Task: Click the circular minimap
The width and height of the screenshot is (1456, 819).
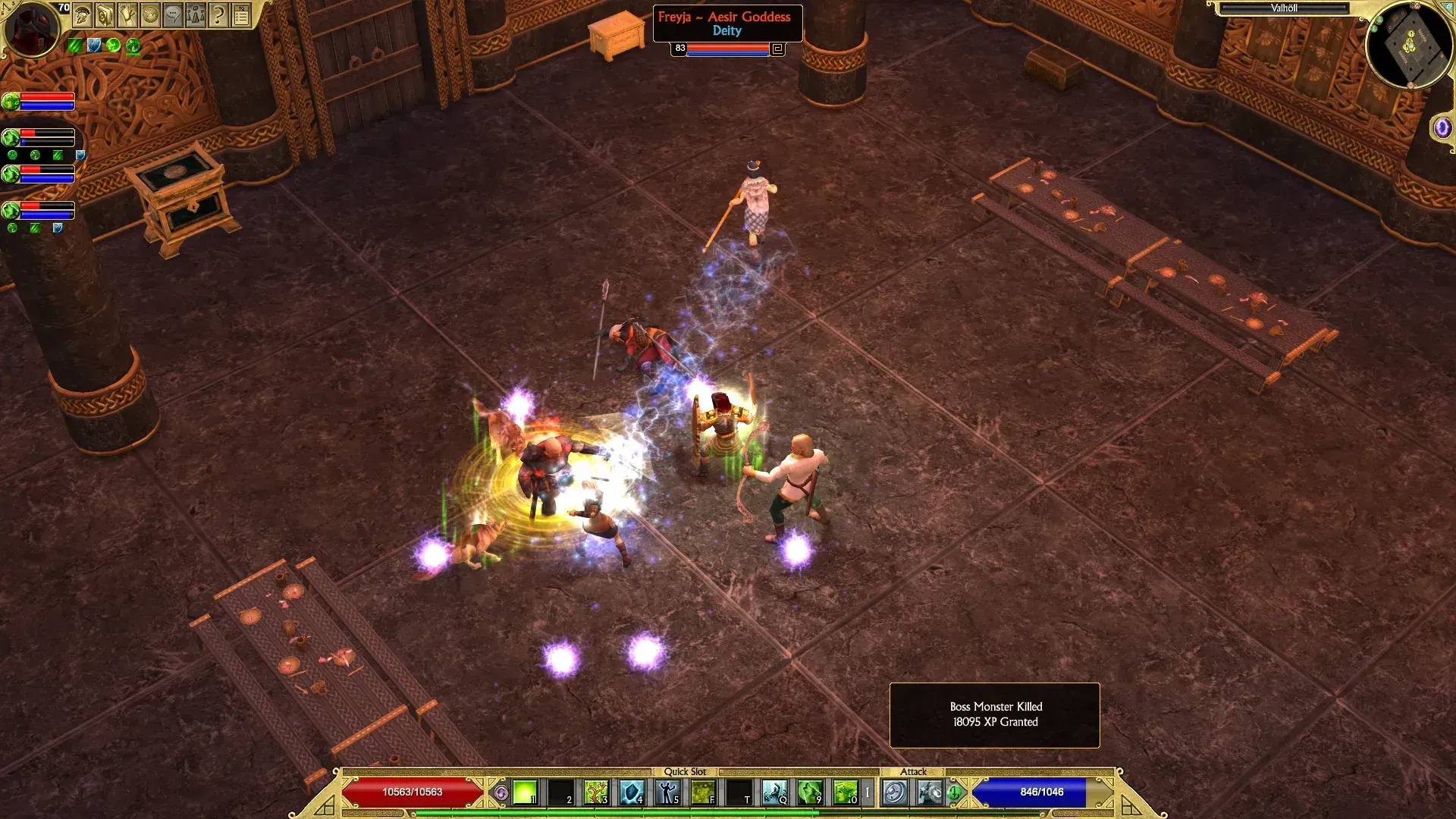Action: [x=1409, y=45]
